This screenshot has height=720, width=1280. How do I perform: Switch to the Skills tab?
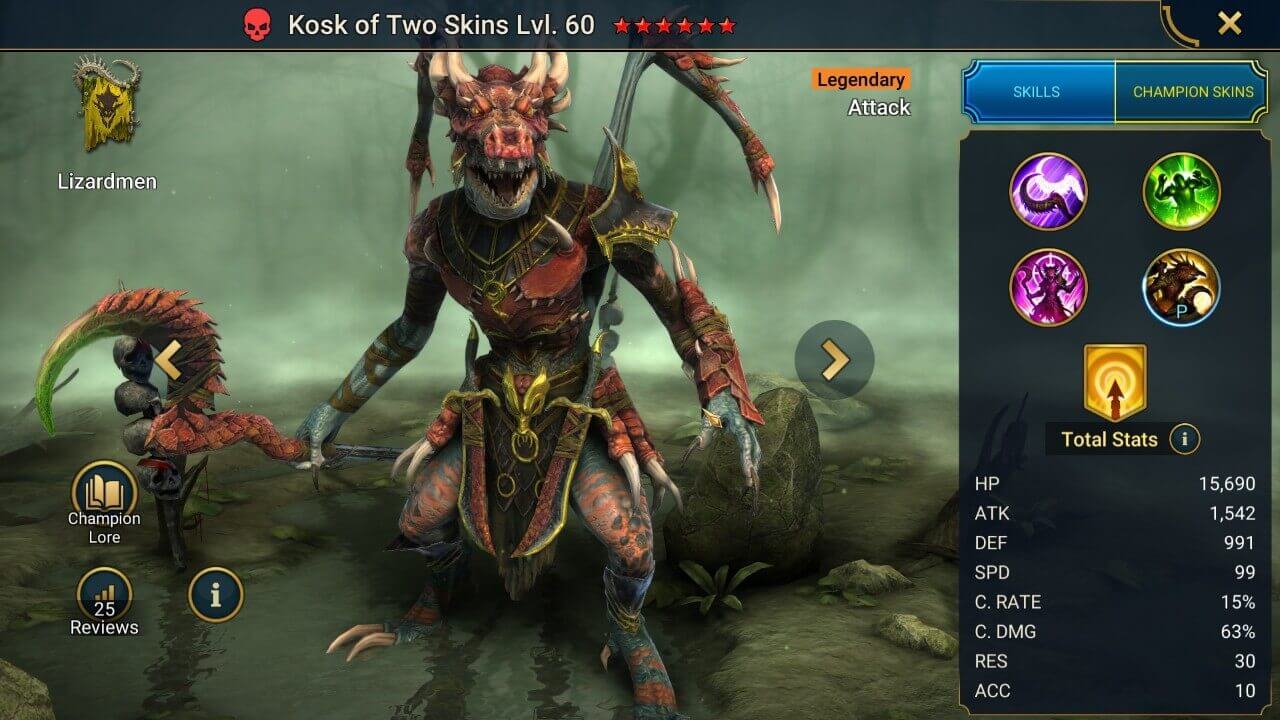[1038, 91]
